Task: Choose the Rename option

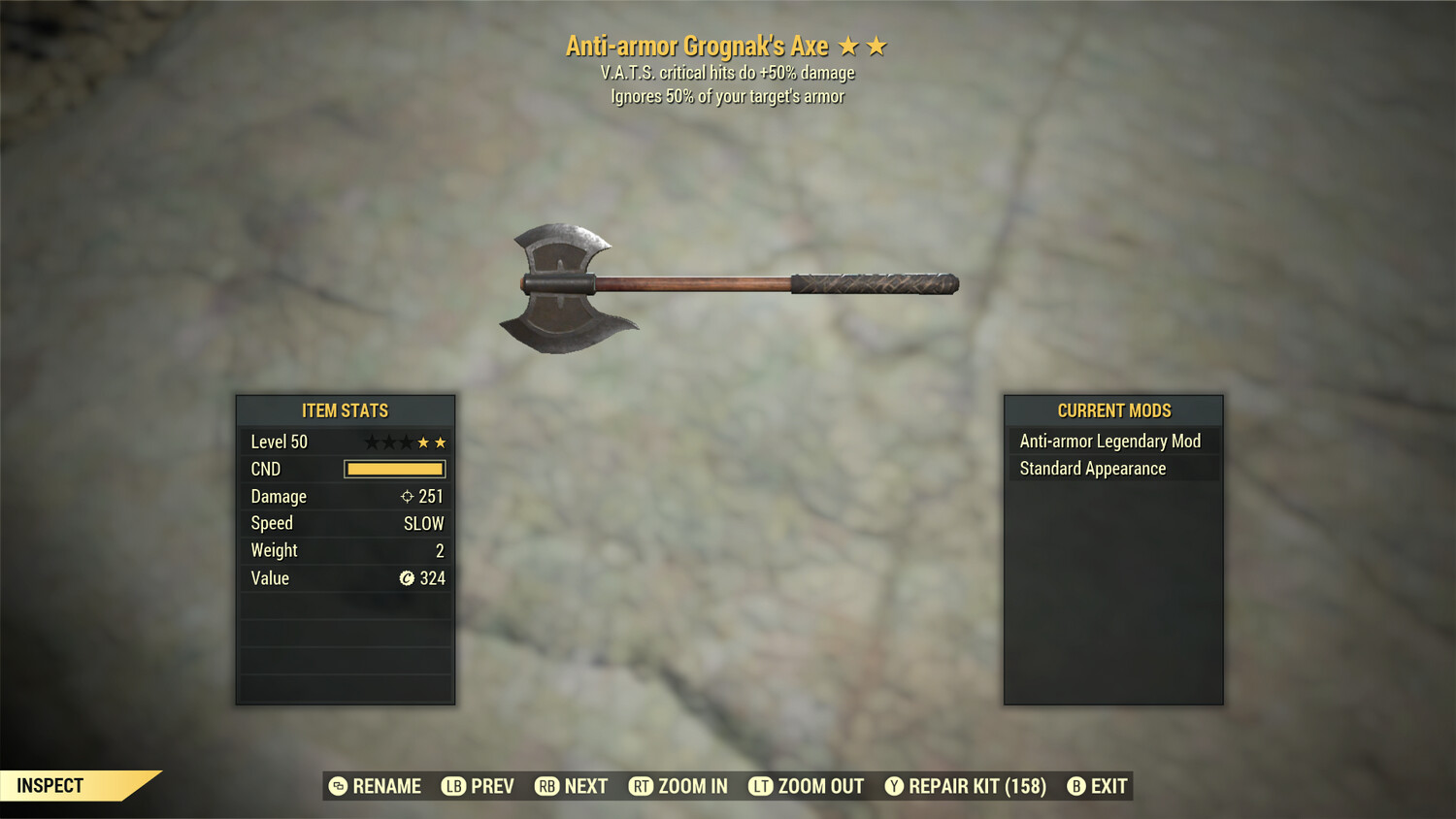Action: point(375,786)
